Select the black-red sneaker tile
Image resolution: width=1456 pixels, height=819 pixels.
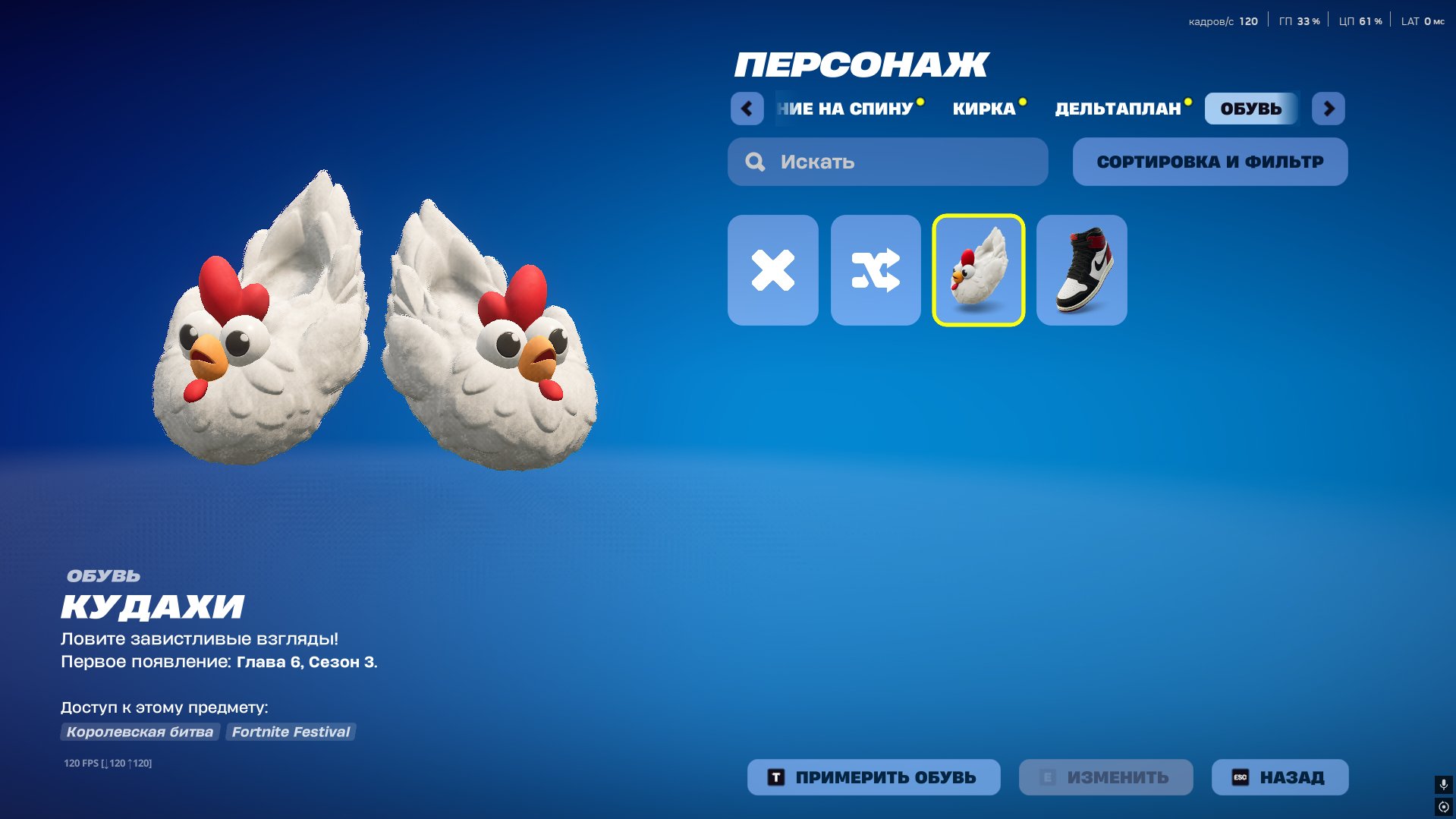(1081, 270)
